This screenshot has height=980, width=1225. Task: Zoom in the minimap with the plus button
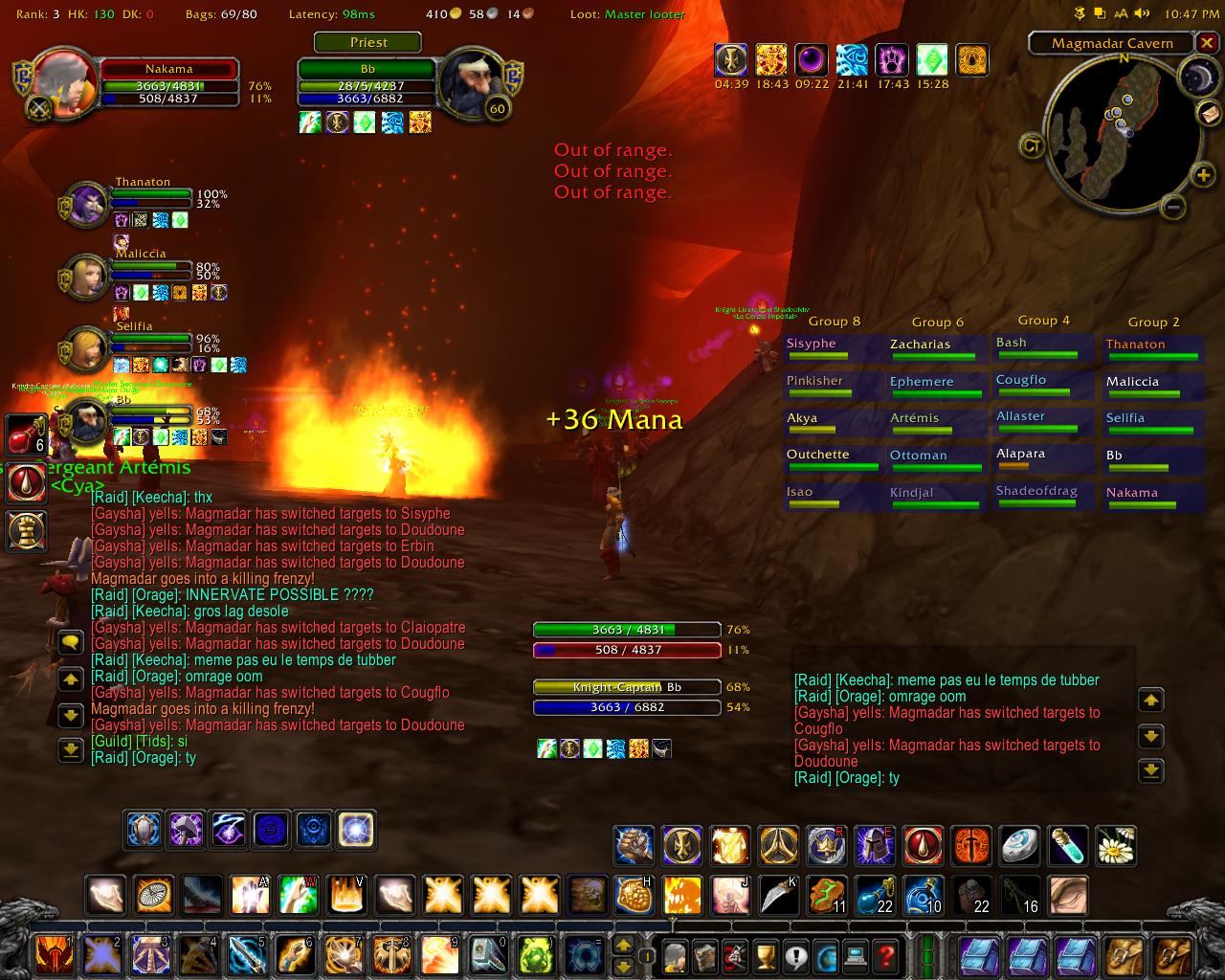tap(1202, 175)
